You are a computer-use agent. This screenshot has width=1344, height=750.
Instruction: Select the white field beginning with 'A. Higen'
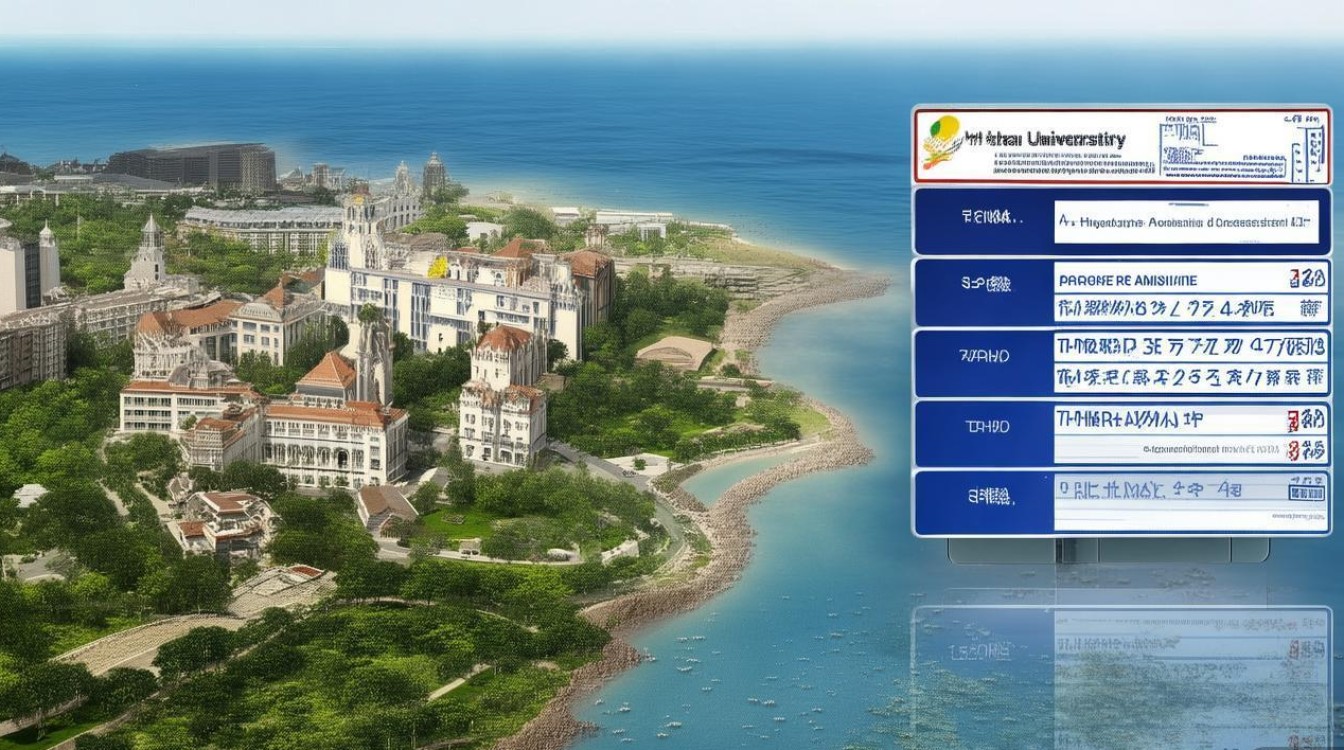point(1190,222)
